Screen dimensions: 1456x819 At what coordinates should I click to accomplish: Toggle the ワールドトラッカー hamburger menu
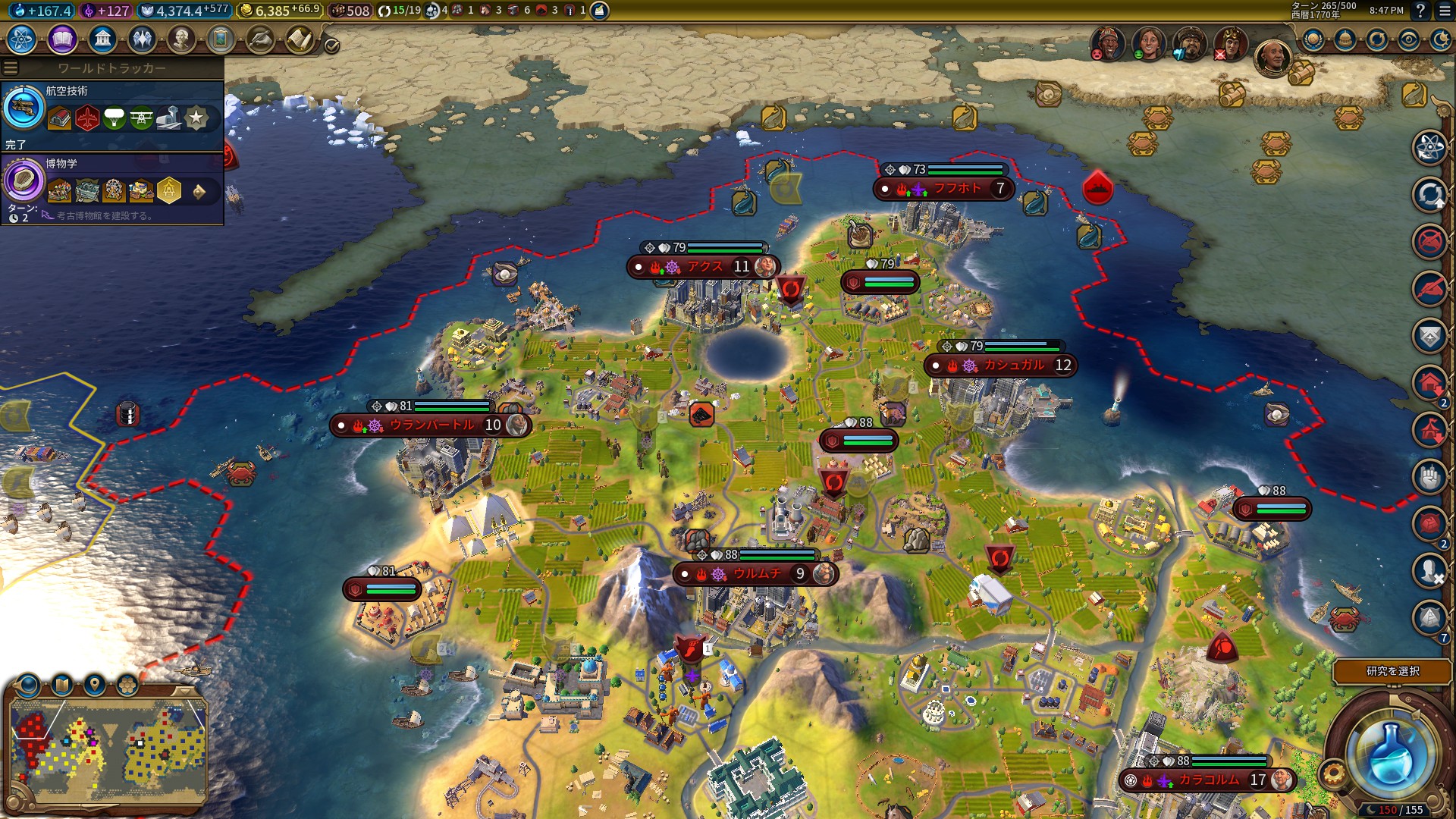pyautogui.click(x=11, y=68)
